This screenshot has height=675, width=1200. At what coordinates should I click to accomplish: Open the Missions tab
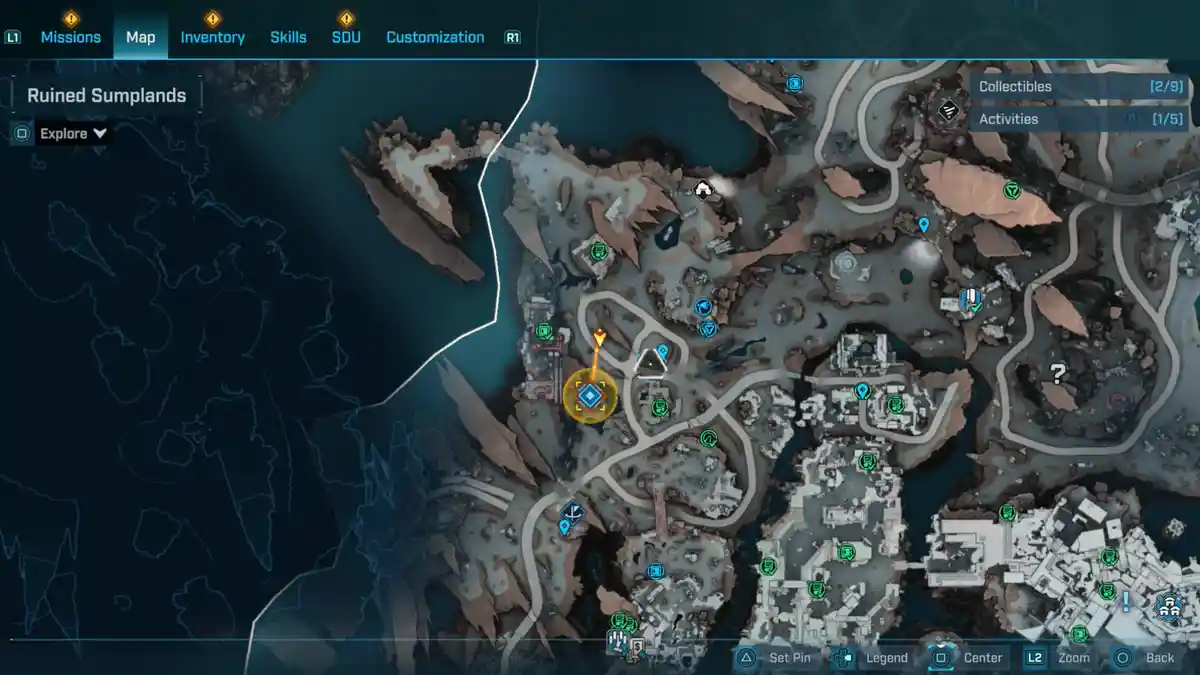[x=70, y=37]
